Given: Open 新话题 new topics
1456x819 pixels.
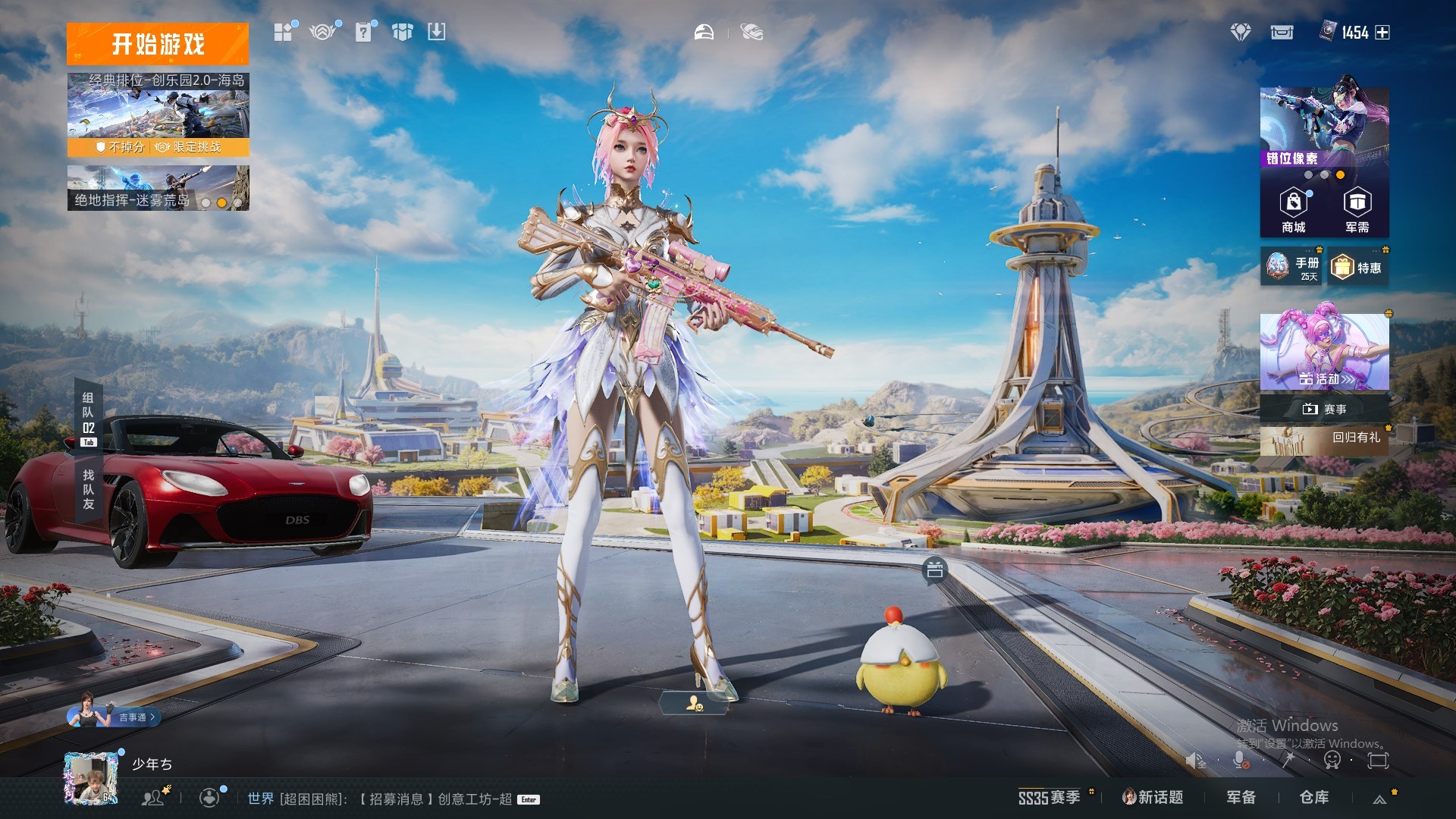Looking at the screenshot, I should [1153, 798].
